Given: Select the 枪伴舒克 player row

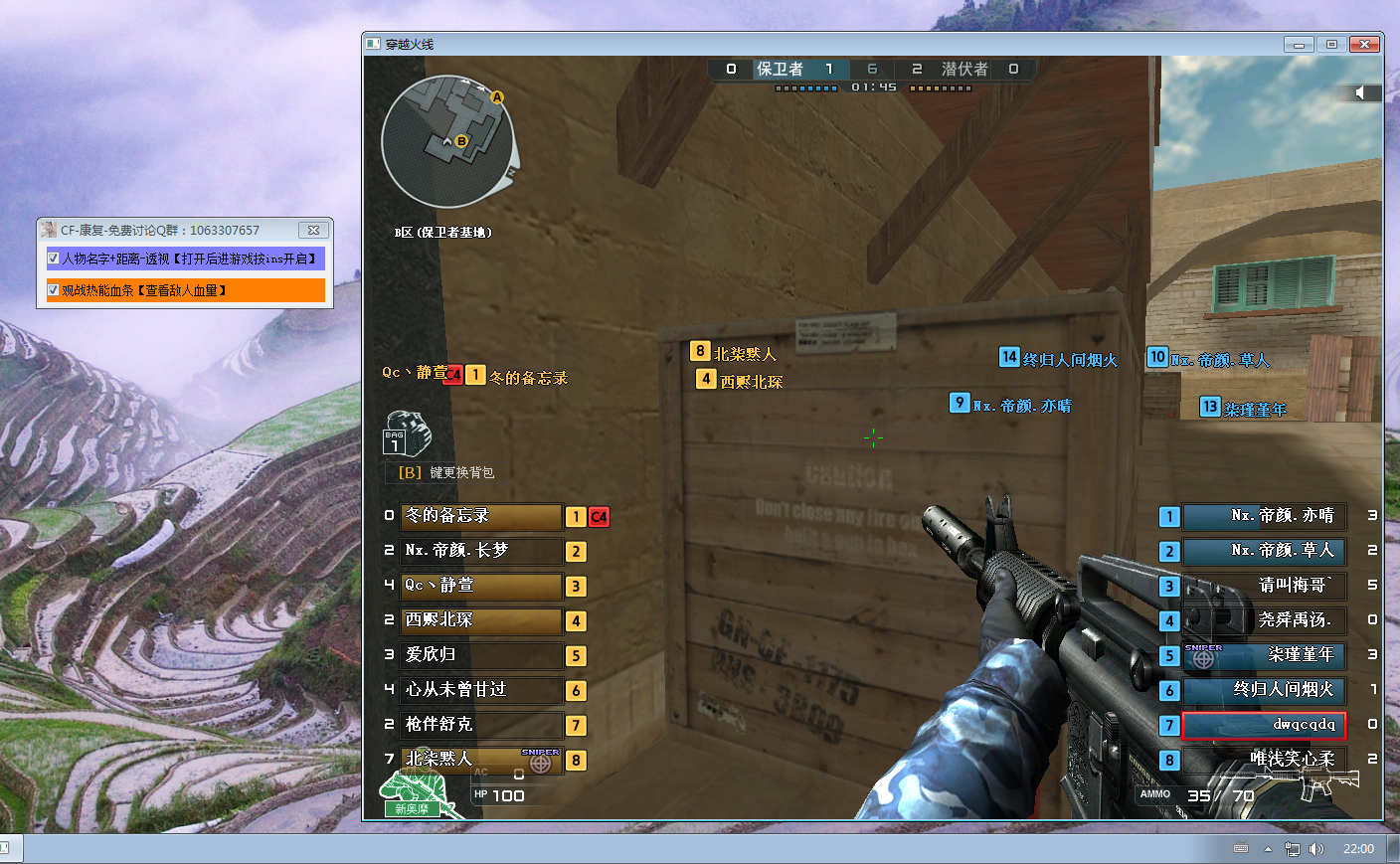Looking at the screenshot, I should pyautogui.click(x=481, y=725).
